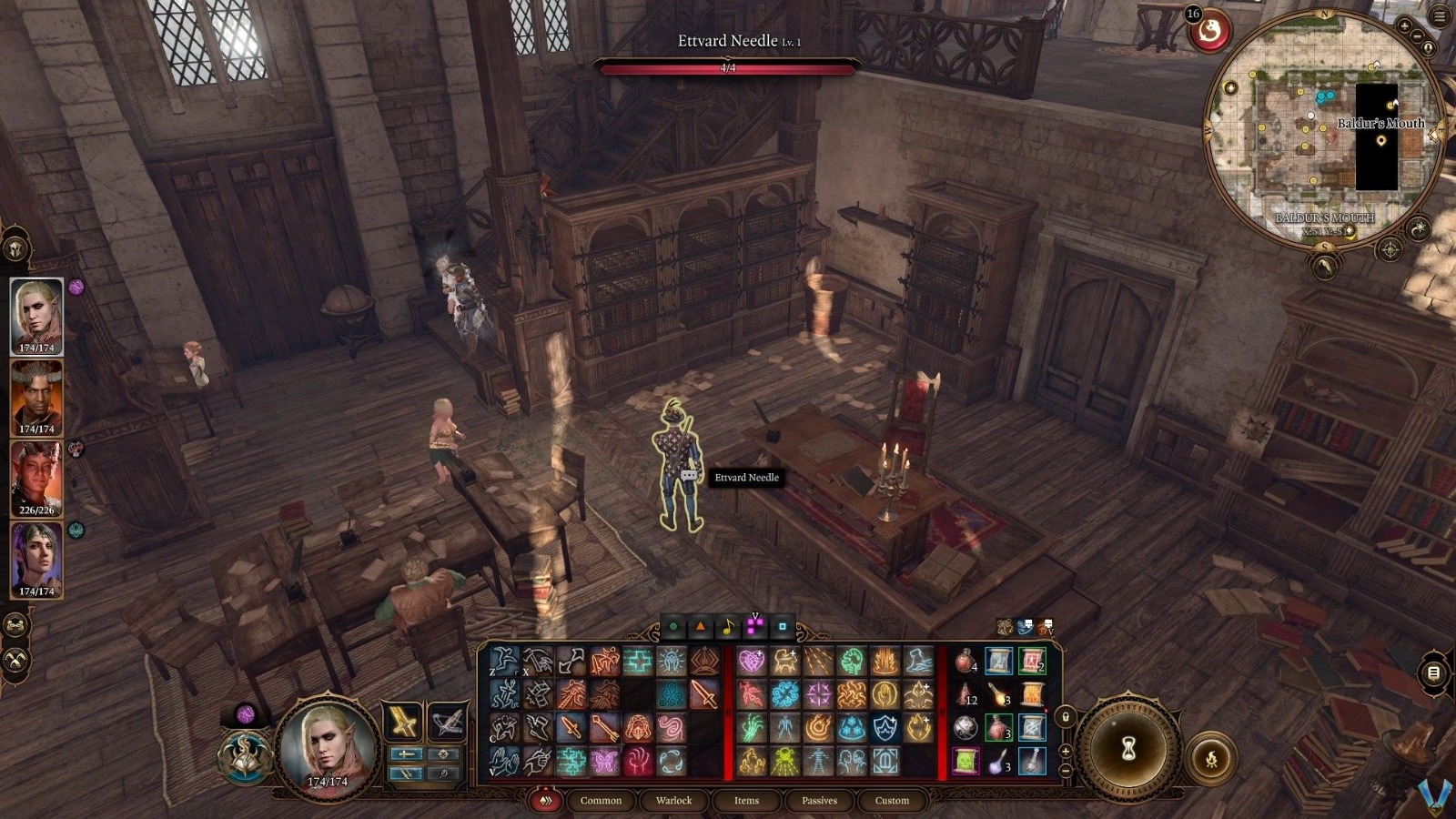
Task: Open dialogue history icon on the right
Action: point(1434,673)
